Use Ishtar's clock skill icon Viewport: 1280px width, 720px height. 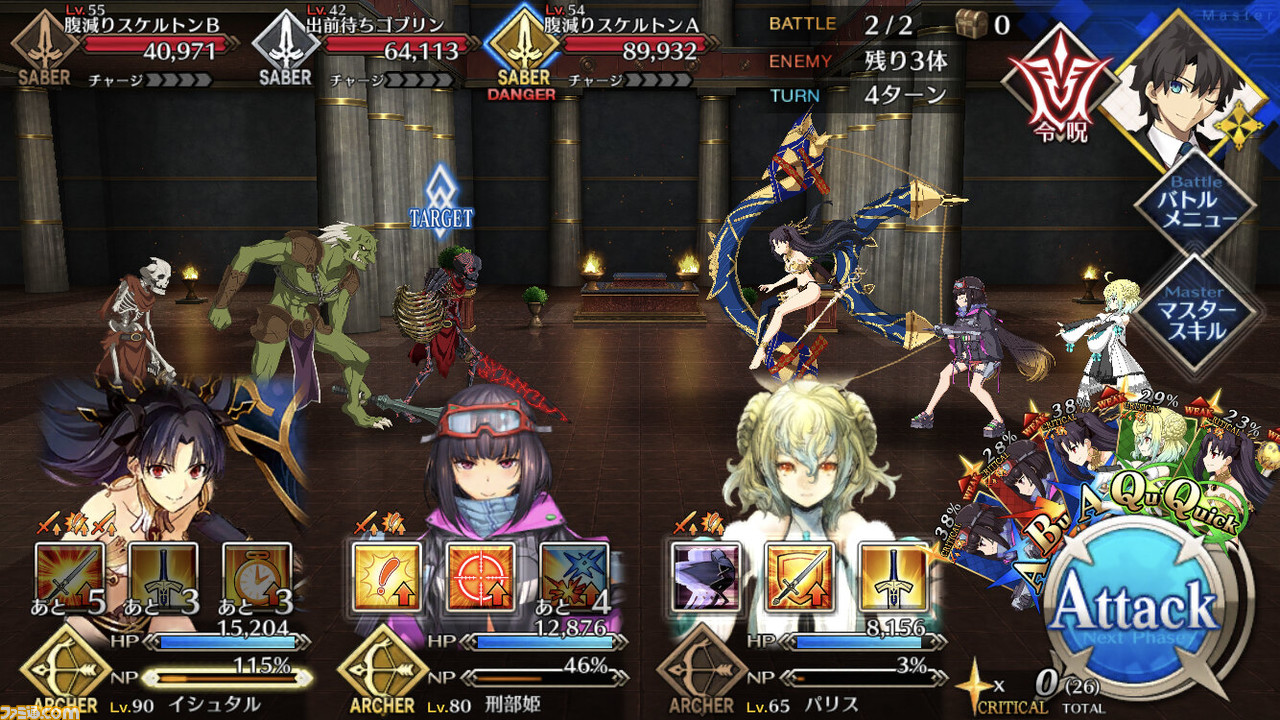coord(257,578)
